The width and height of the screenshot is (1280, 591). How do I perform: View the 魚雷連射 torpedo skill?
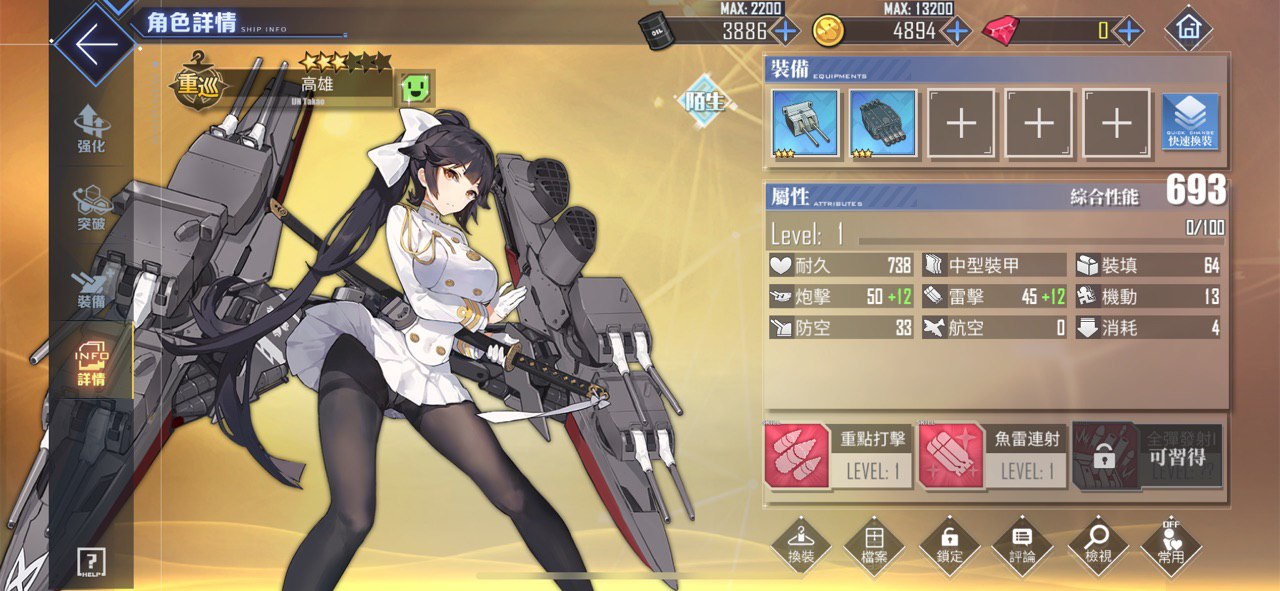[993, 455]
